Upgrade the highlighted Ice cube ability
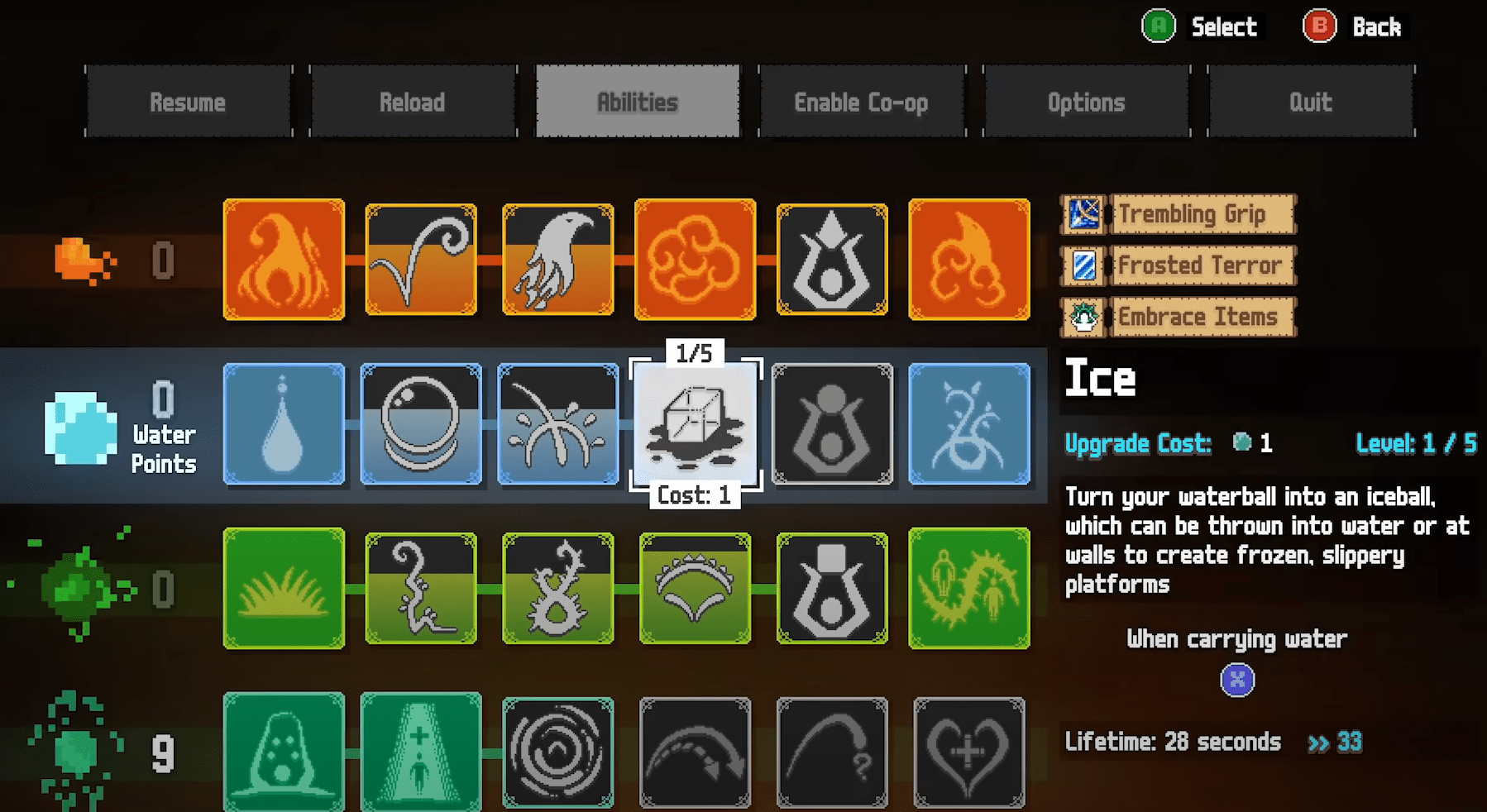Image resolution: width=1487 pixels, height=812 pixels. pyautogui.click(x=696, y=424)
